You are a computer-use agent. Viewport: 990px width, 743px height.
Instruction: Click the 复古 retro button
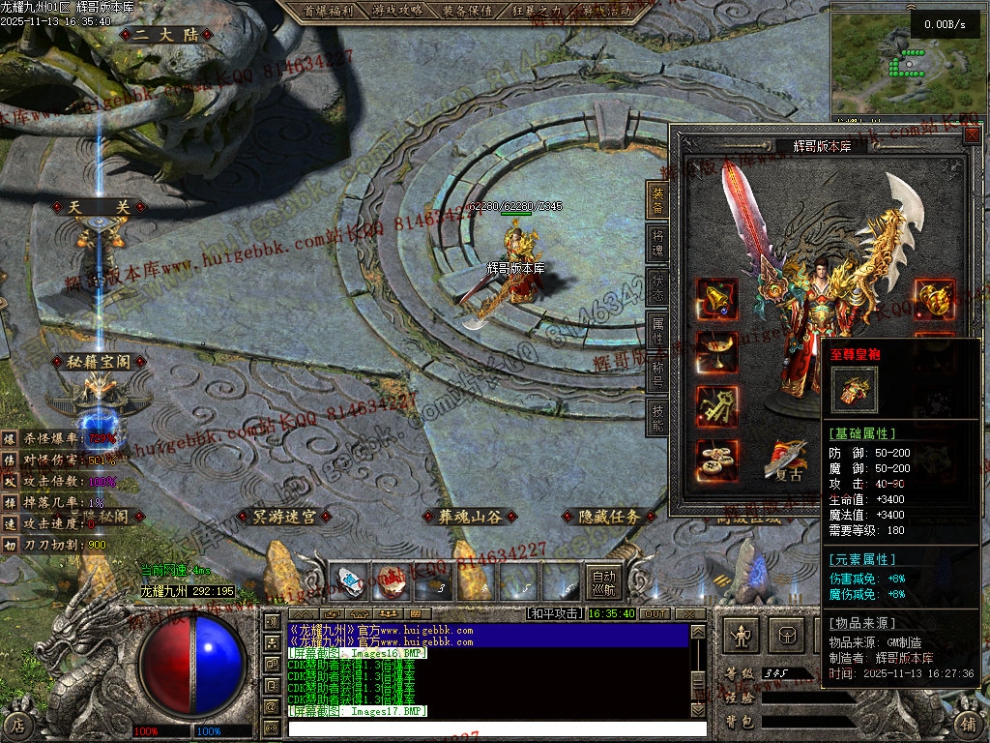(789, 462)
